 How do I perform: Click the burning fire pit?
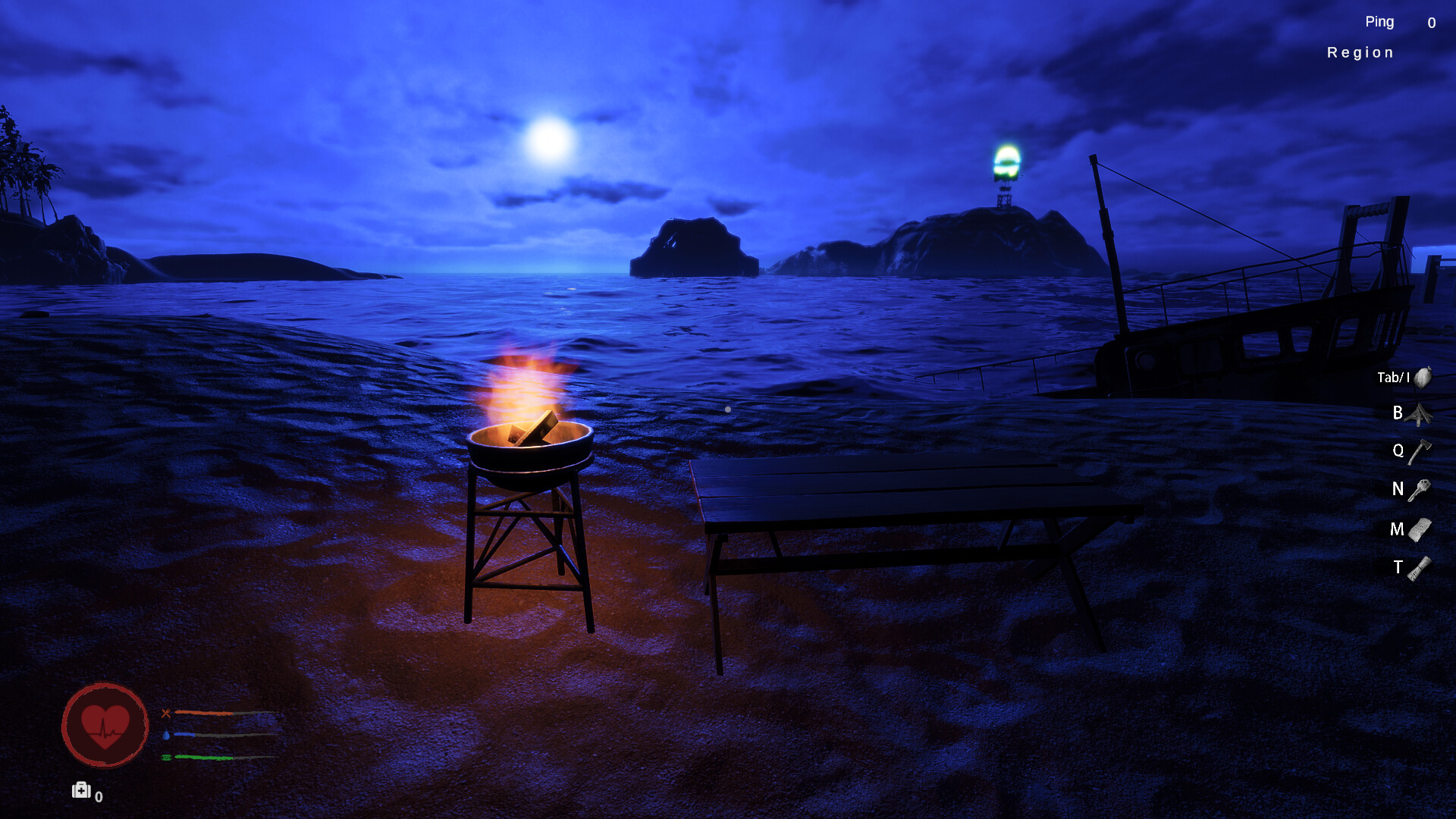click(x=529, y=440)
